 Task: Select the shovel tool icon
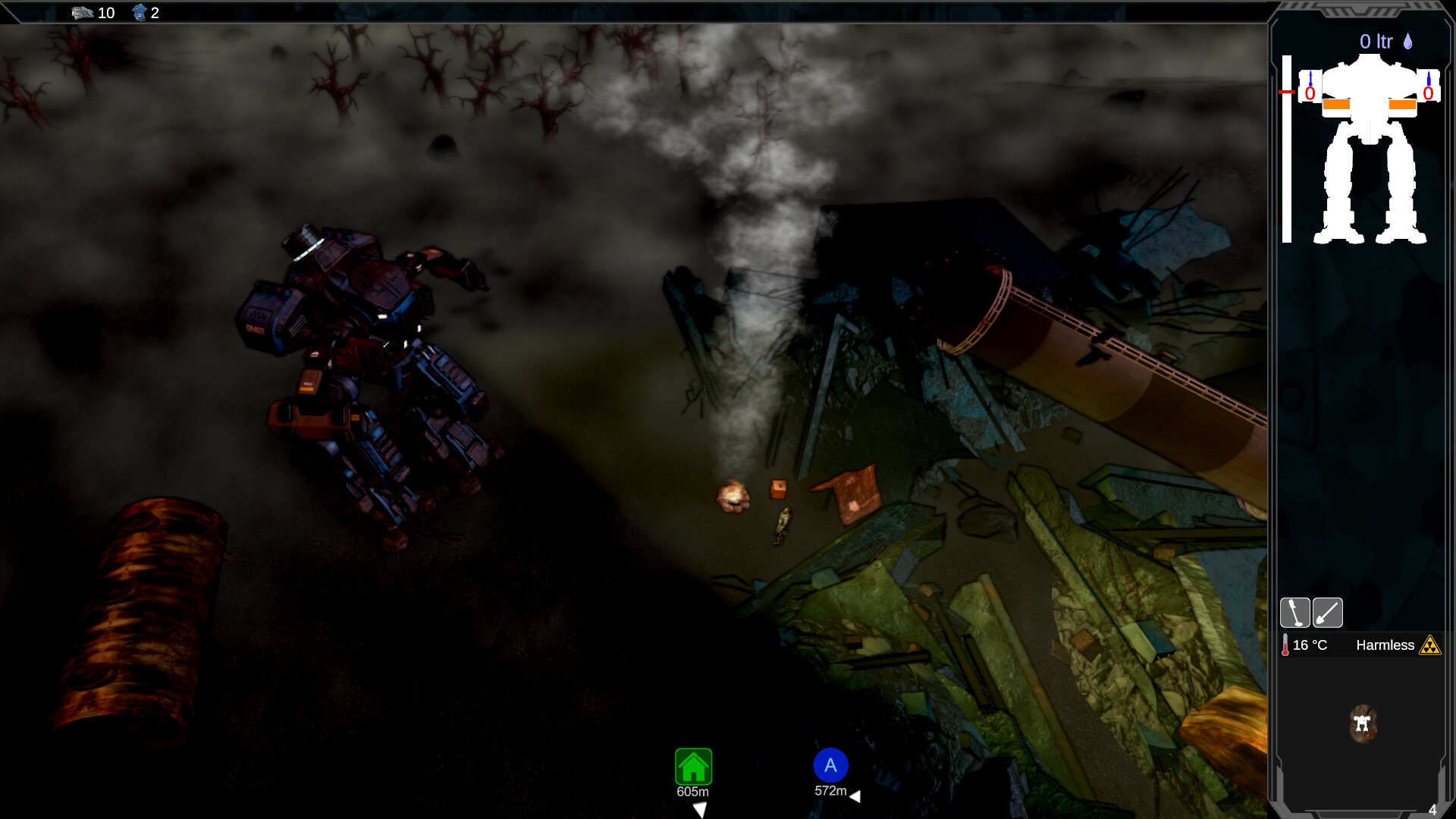(1327, 612)
